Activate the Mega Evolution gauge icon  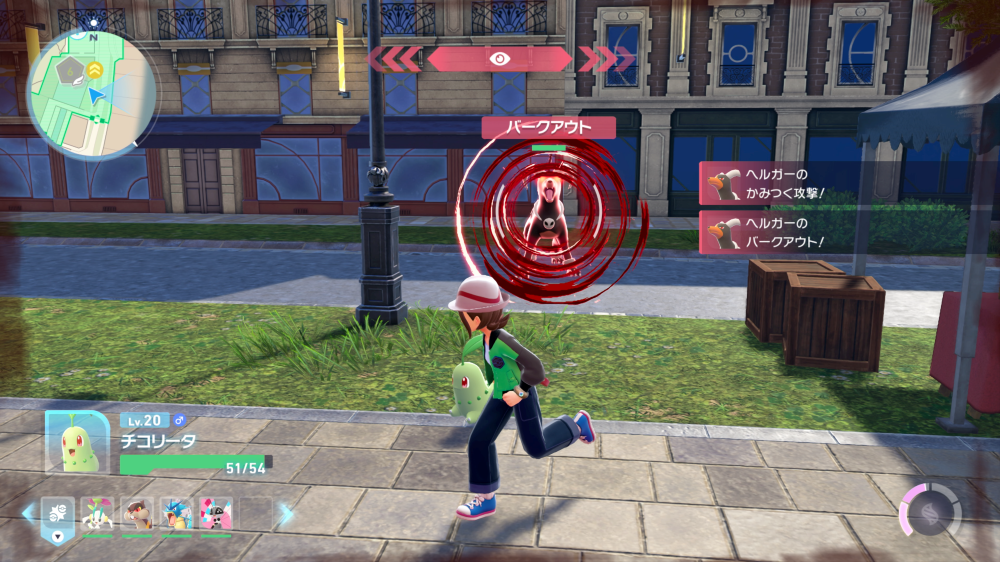pos(931,511)
